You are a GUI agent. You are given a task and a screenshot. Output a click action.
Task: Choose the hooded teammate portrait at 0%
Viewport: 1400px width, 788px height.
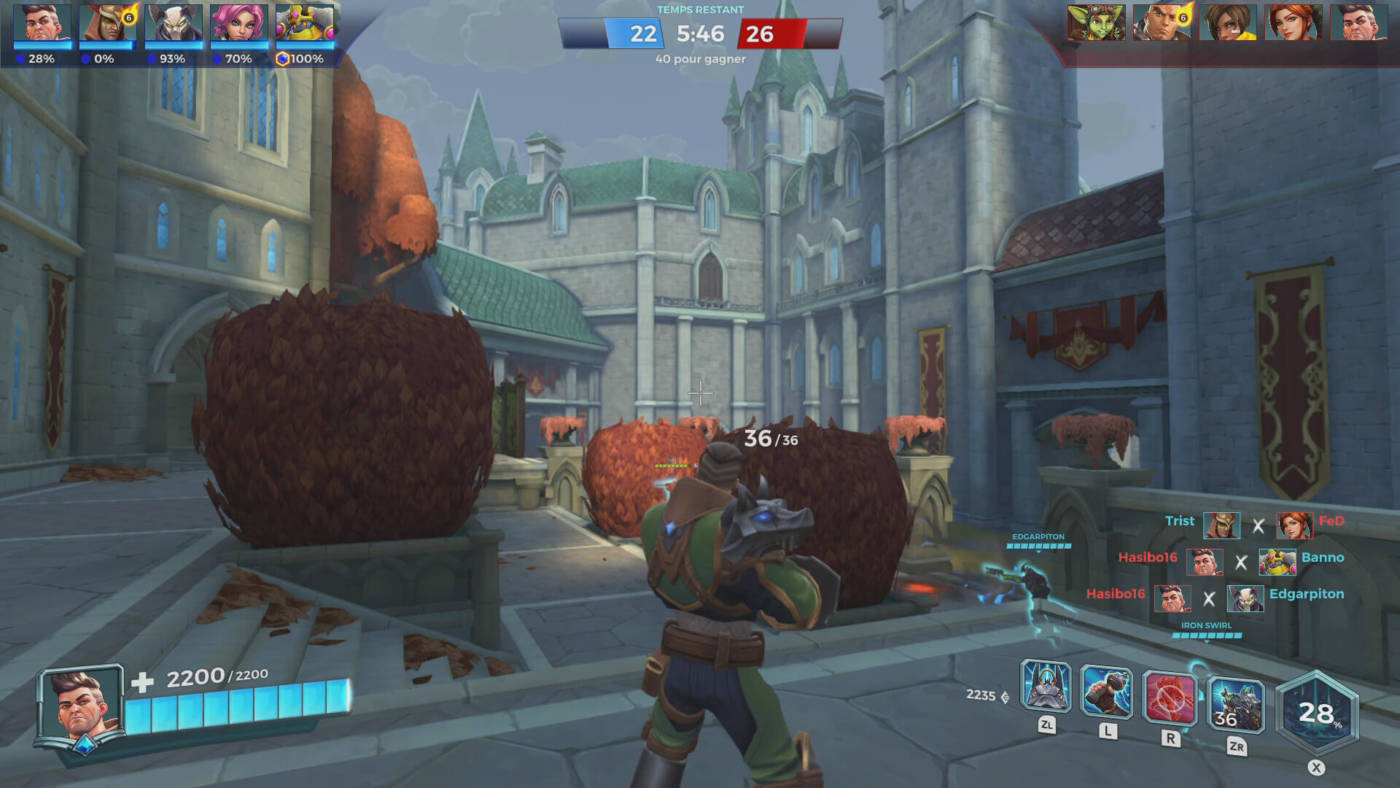[x=107, y=23]
